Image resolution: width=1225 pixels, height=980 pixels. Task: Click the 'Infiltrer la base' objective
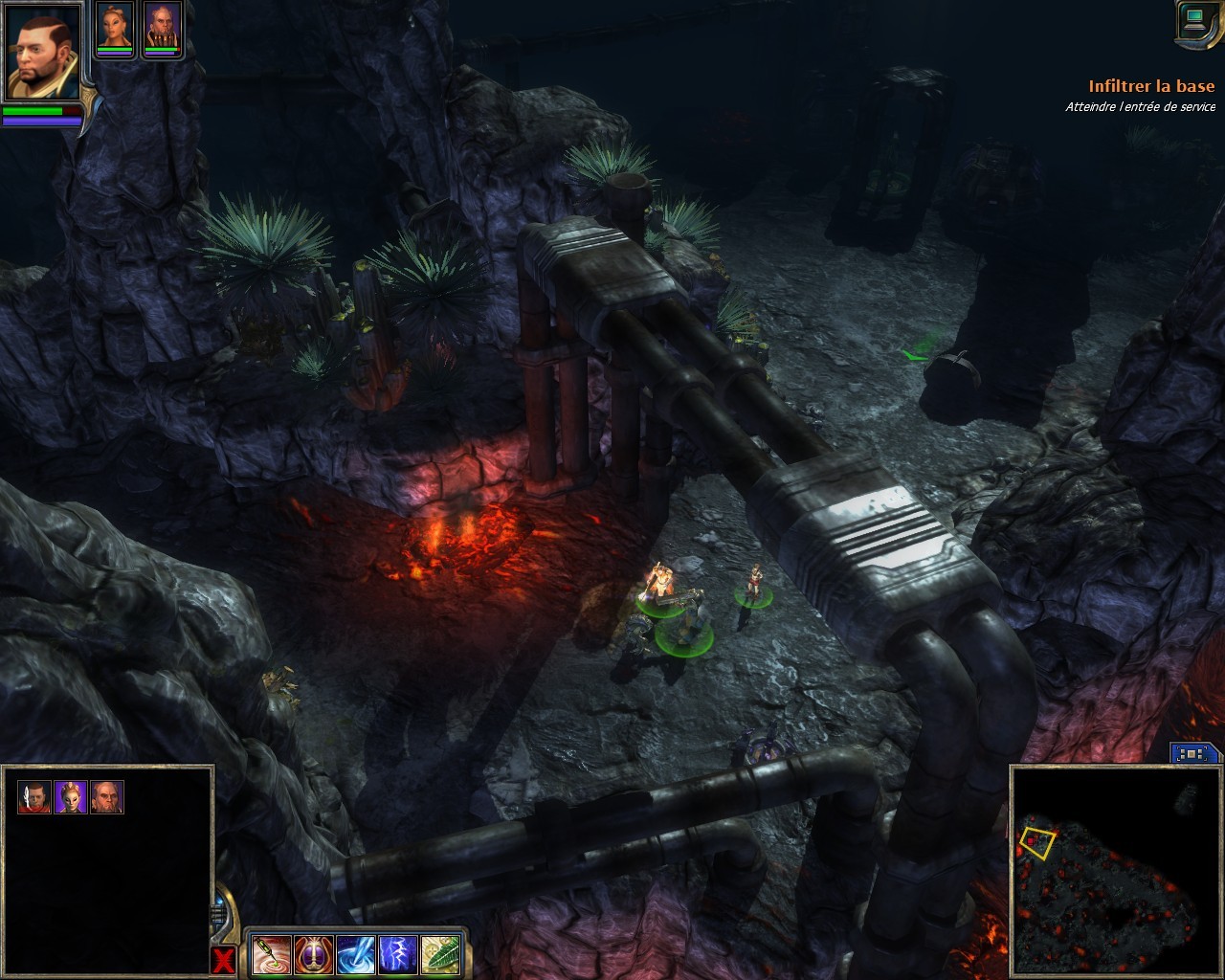[x=1151, y=87]
